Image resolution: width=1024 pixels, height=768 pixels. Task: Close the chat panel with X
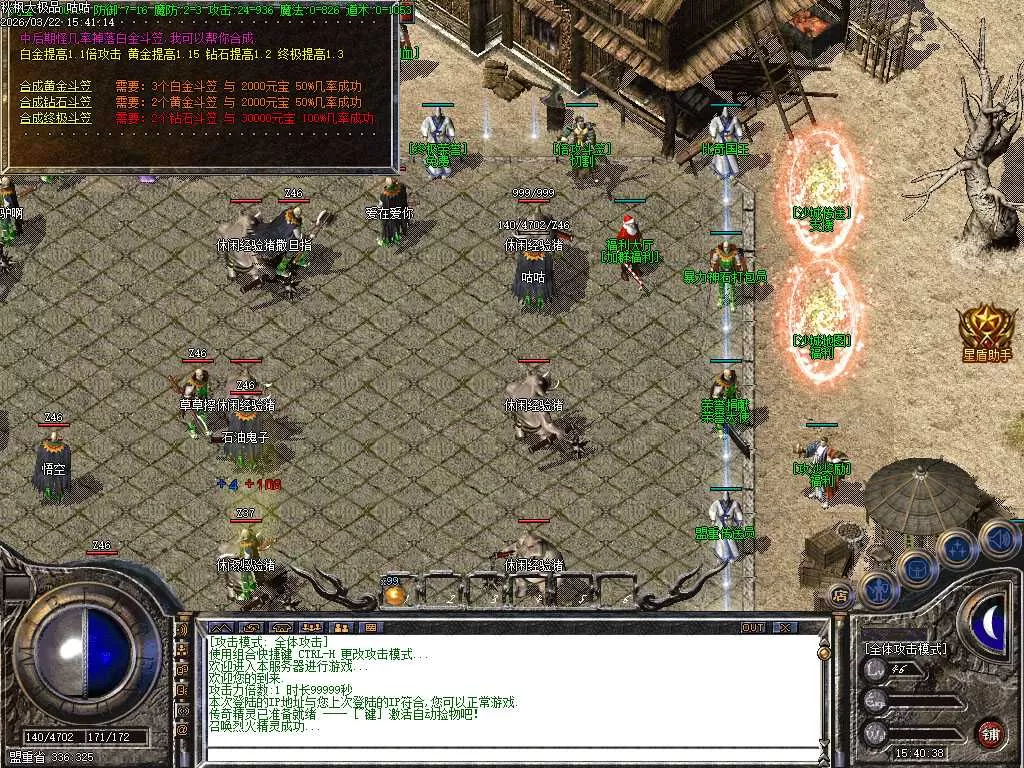coord(785,627)
